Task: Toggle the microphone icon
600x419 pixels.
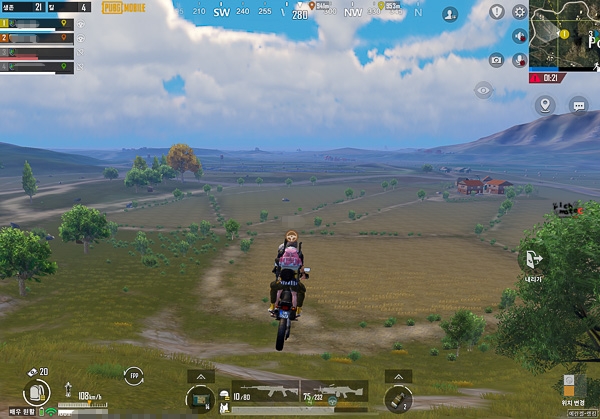Action: 519,59
